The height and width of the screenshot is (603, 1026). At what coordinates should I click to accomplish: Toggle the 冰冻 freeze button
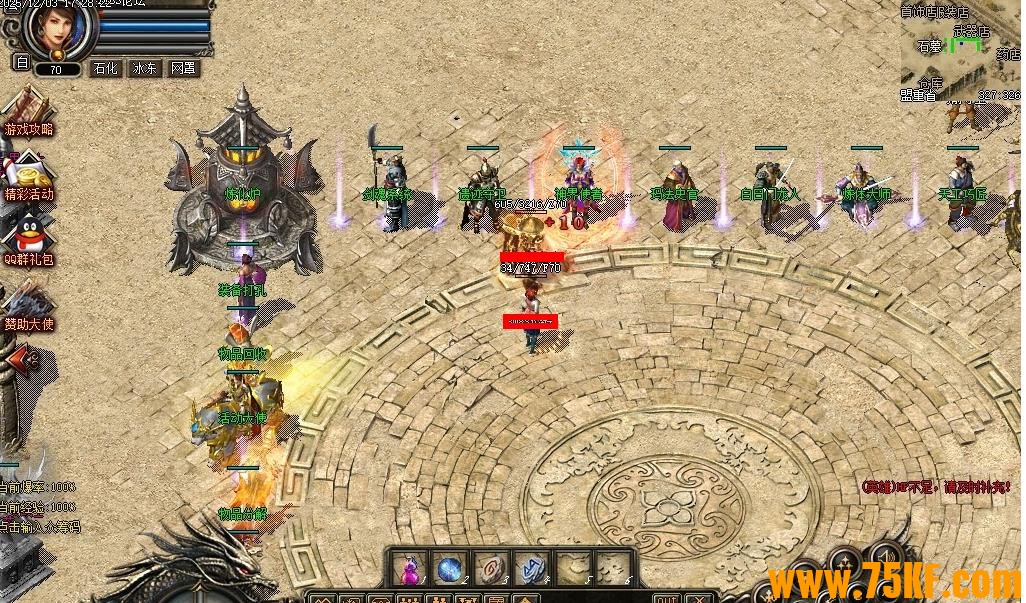[144, 69]
